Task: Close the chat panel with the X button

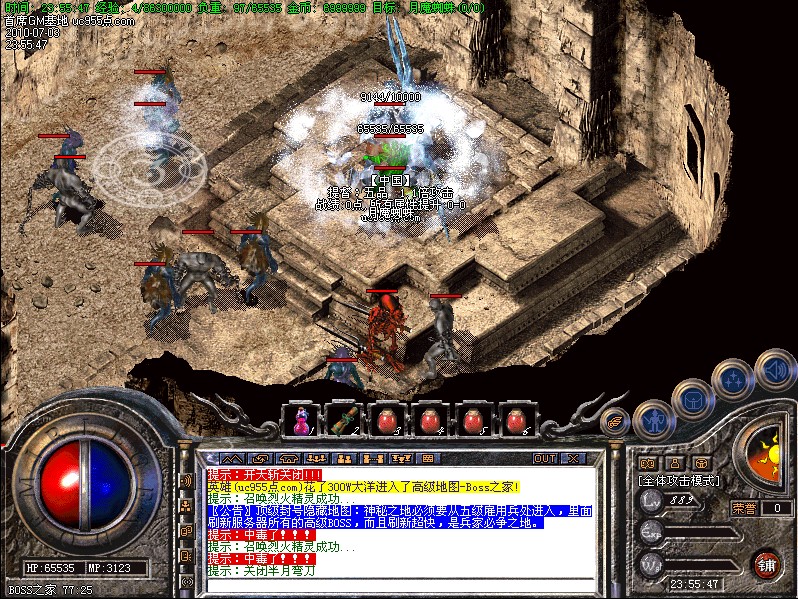Action: tap(572, 458)
